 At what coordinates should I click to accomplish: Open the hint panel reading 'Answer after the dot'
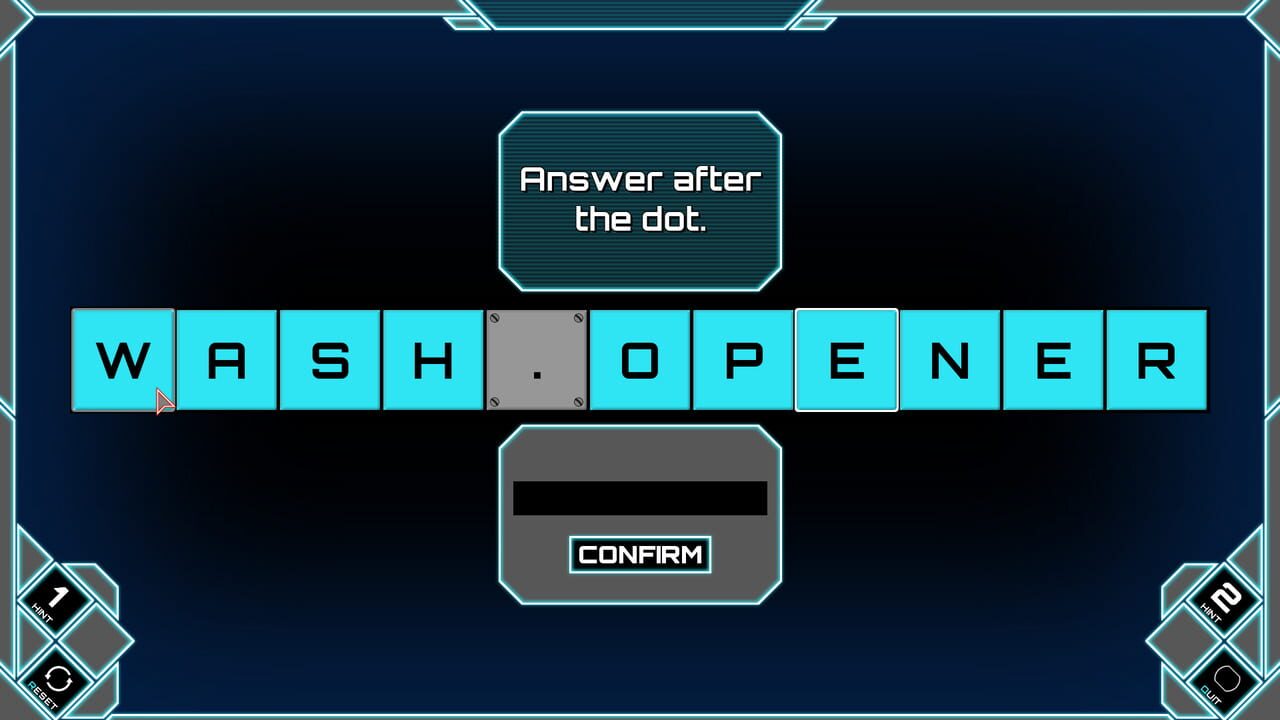click(640, 200)
